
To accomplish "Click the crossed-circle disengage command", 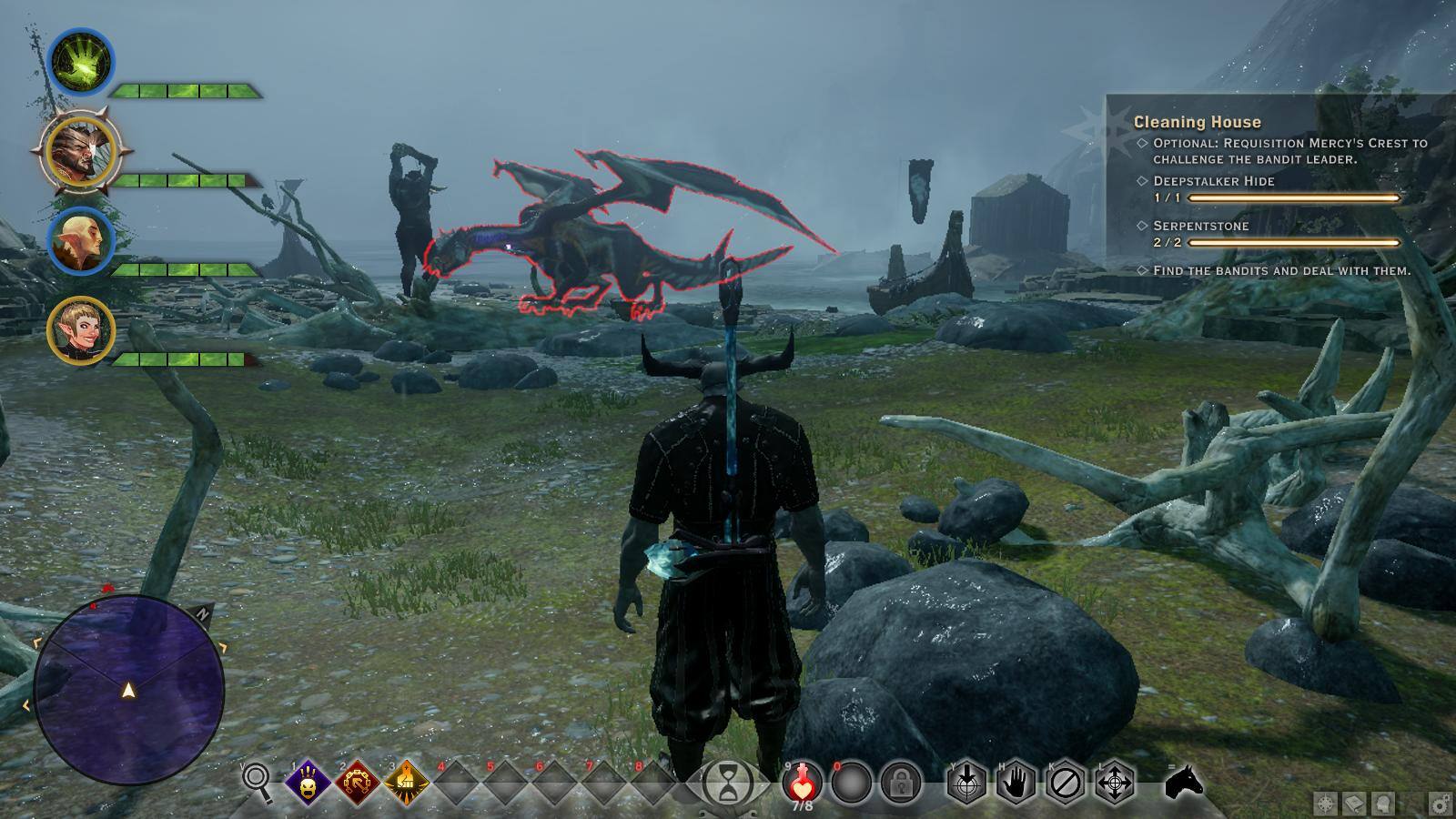I will click(x=1066, y=783).
